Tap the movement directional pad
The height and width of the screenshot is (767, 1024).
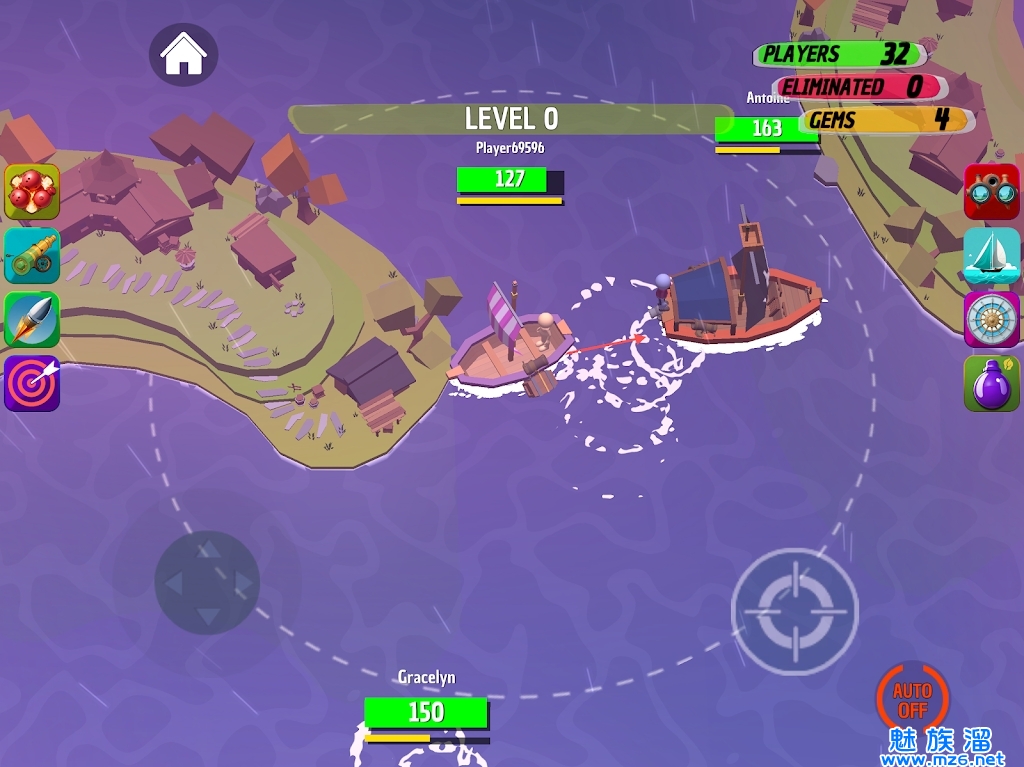207,582
